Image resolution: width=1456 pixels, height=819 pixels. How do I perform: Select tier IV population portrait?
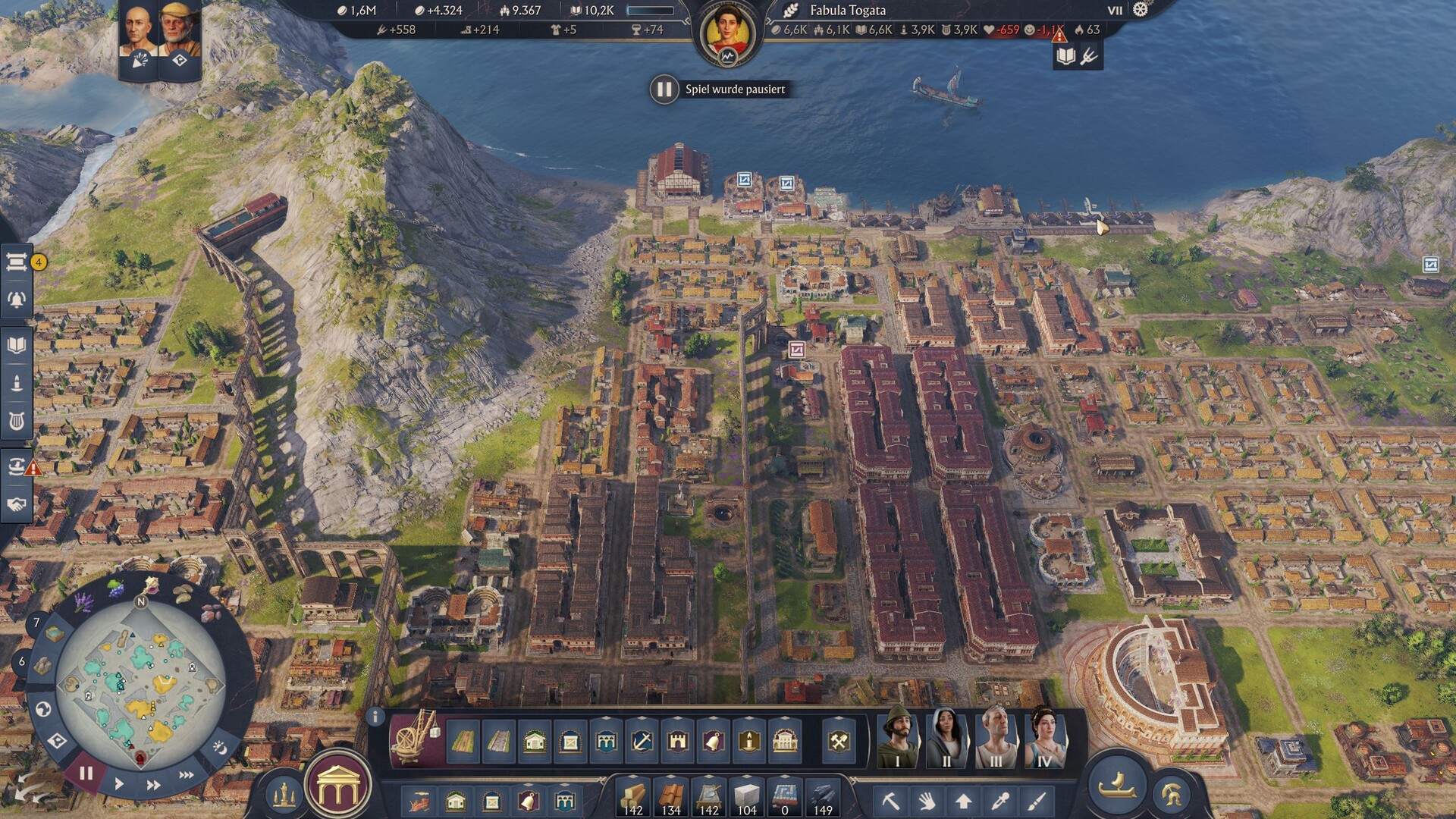click(1044, 738)
